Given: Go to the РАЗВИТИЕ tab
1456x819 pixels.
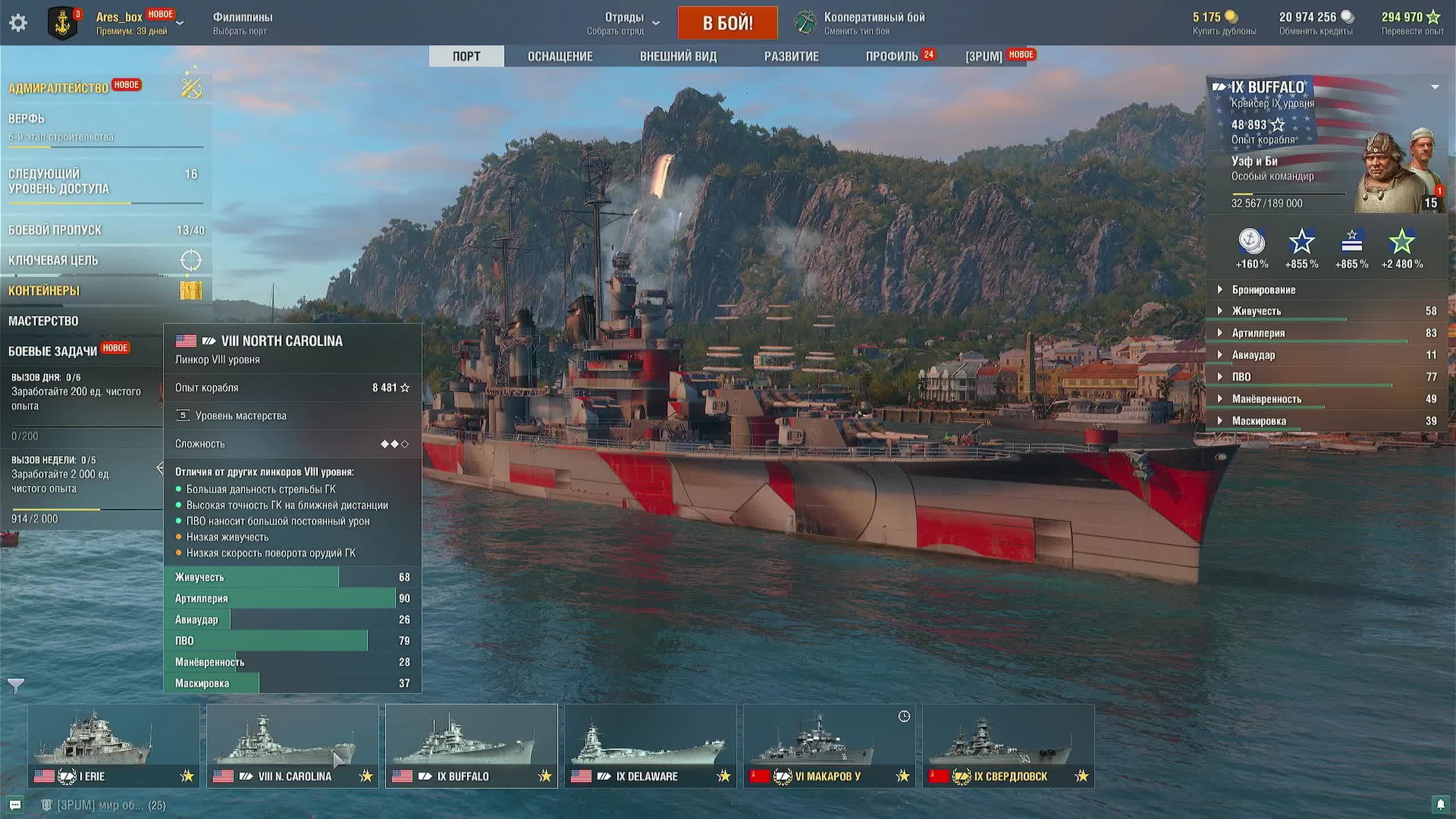Looking at the screenshot, I should (x=791, y=56).
